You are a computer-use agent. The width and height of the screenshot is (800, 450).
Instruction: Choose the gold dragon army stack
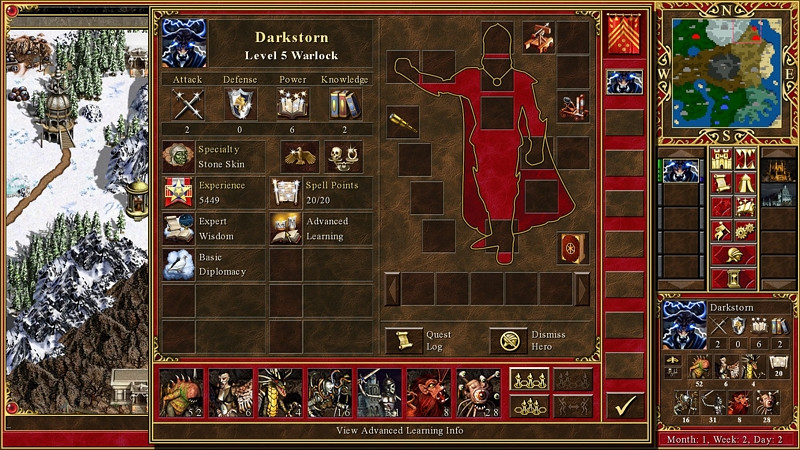click(280, 391)
